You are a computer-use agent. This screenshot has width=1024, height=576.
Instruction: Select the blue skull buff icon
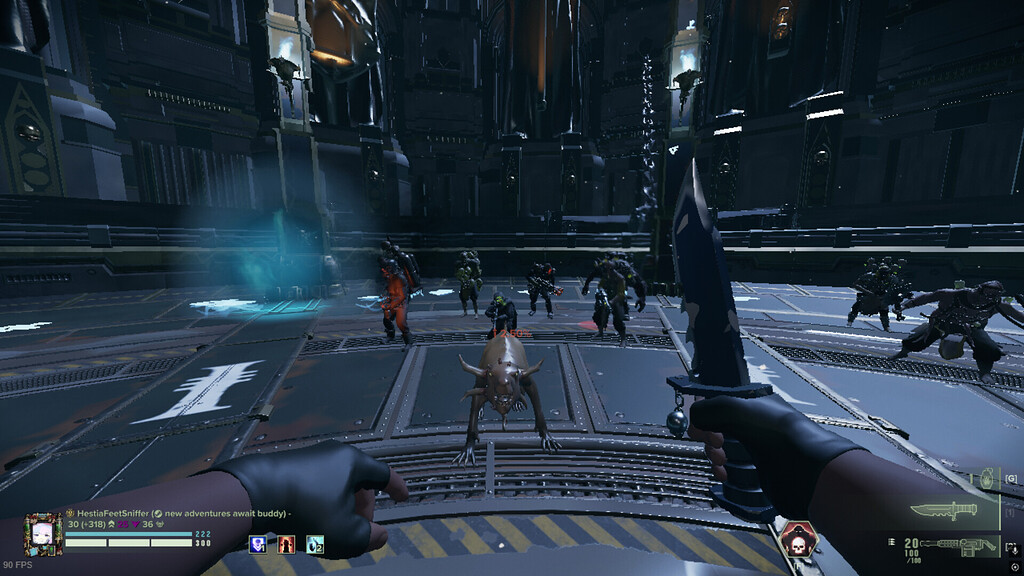pyautogui.click(x=258, y=544)
